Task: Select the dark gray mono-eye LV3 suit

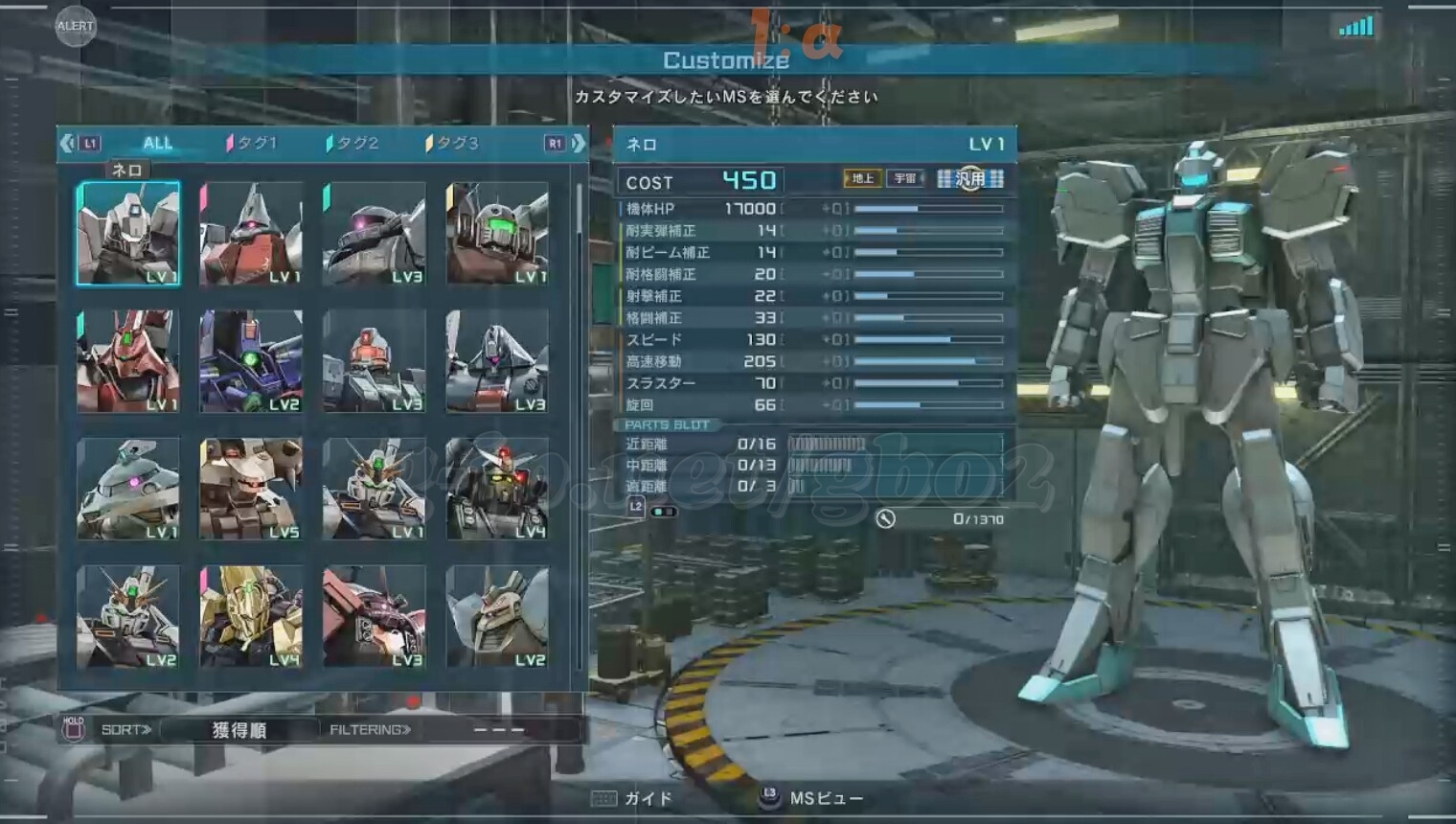Action: (x=375, y=234)
